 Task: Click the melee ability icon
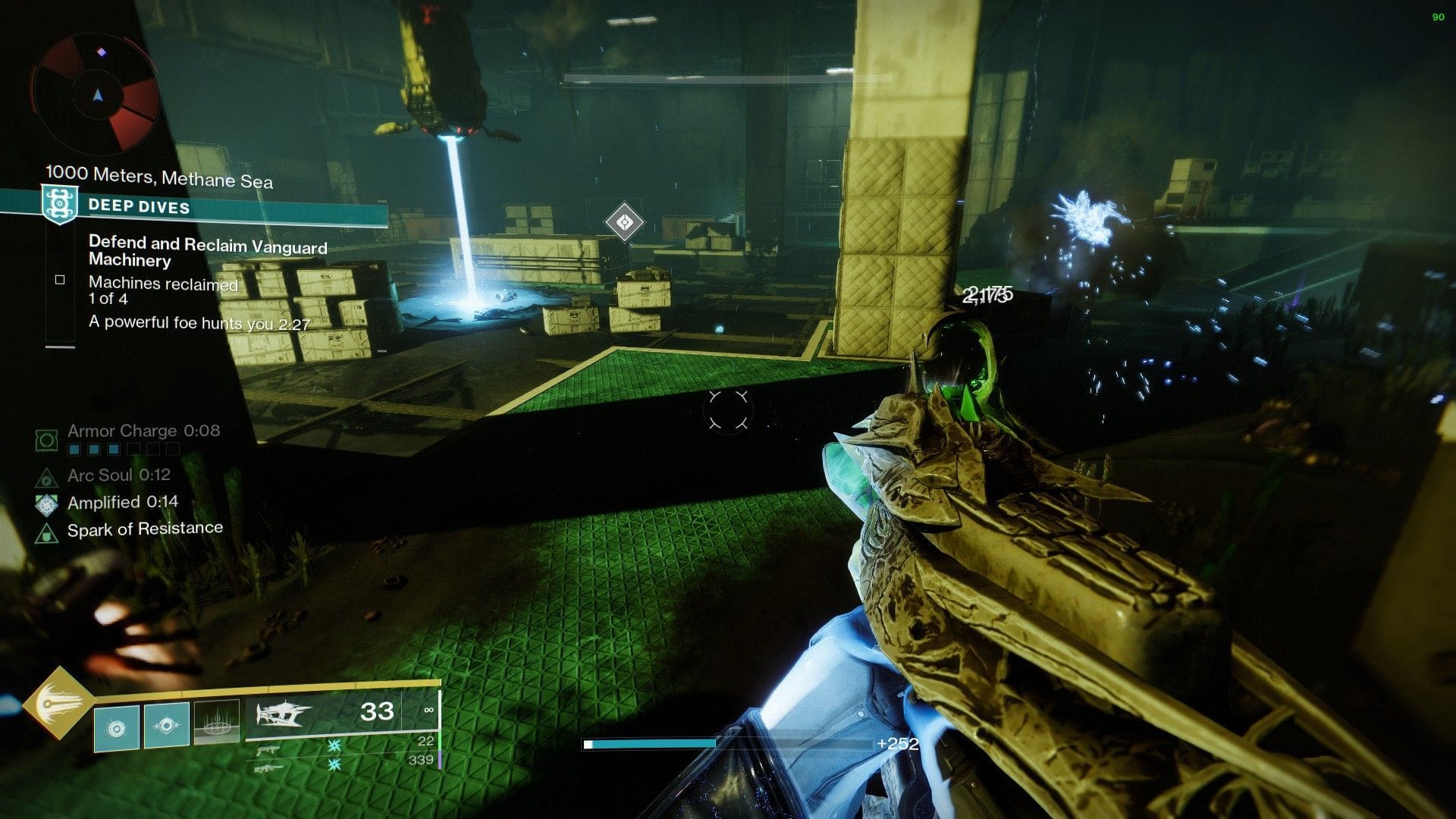167,725
